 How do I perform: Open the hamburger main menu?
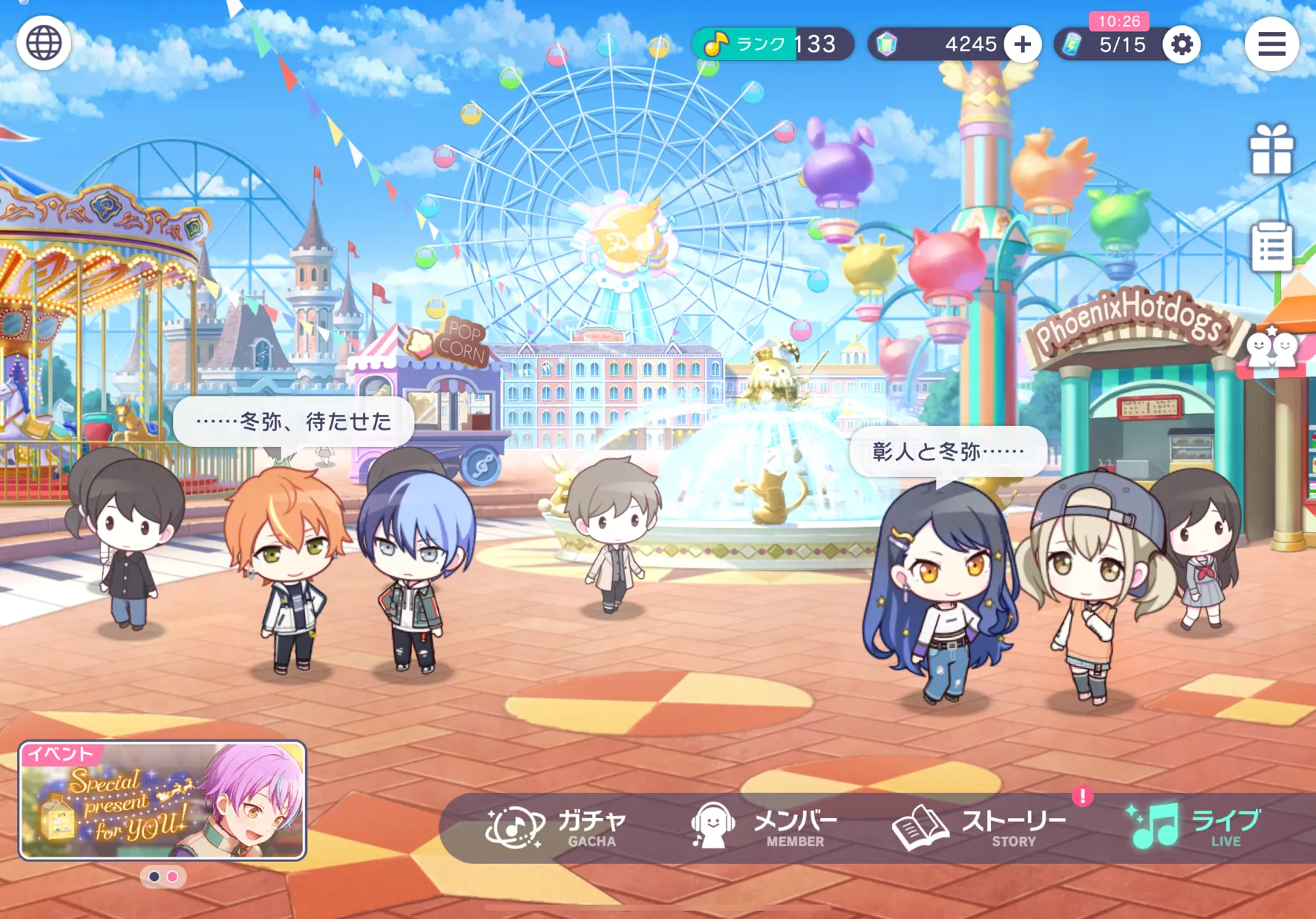(x=1271, y=45)
